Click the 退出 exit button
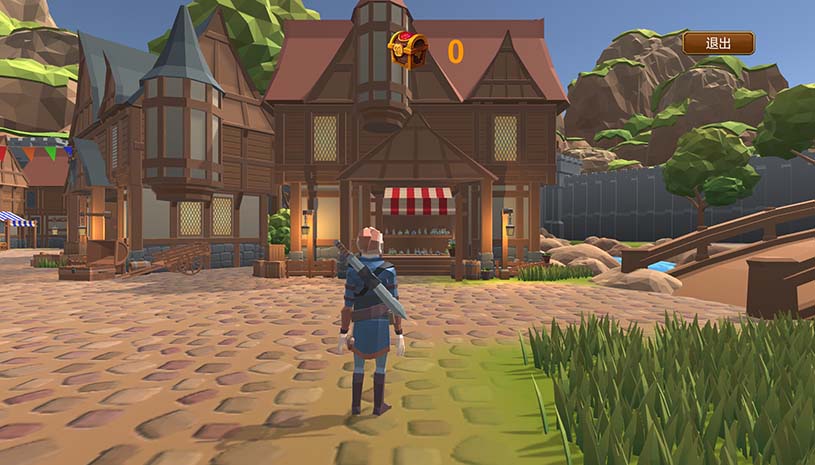 (718, 43)
